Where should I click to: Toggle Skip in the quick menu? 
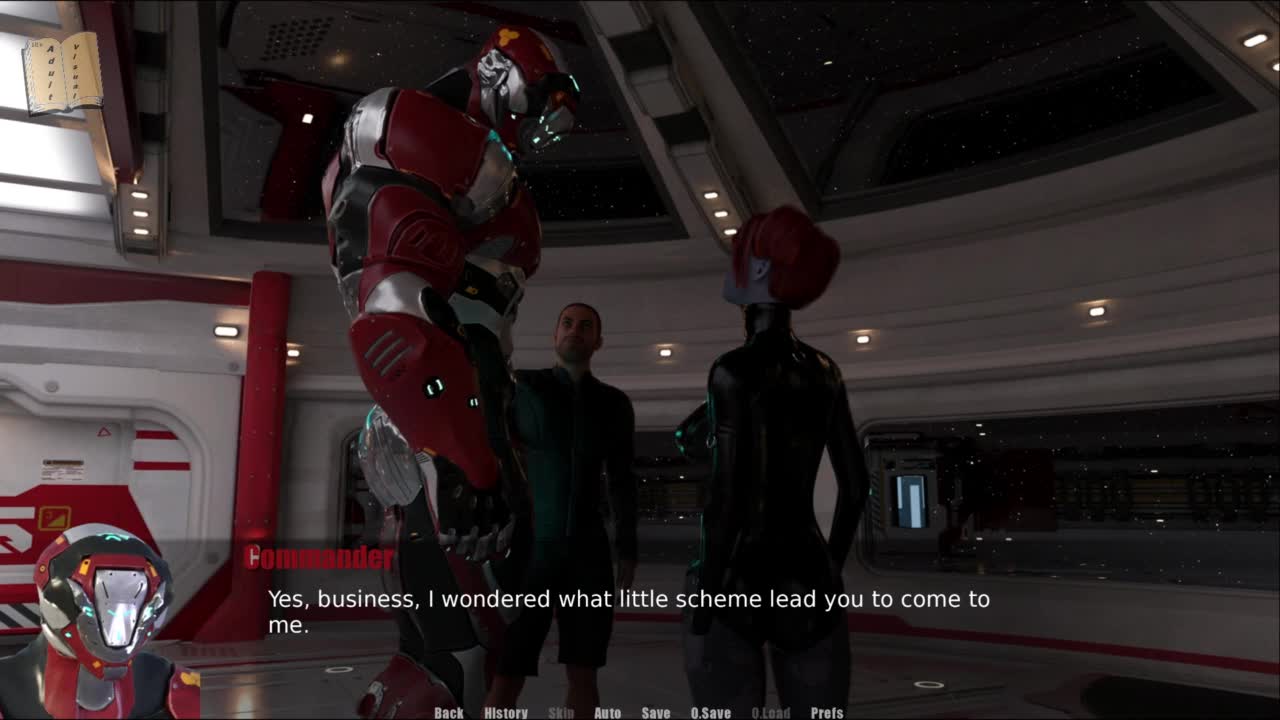pos(561,713)
